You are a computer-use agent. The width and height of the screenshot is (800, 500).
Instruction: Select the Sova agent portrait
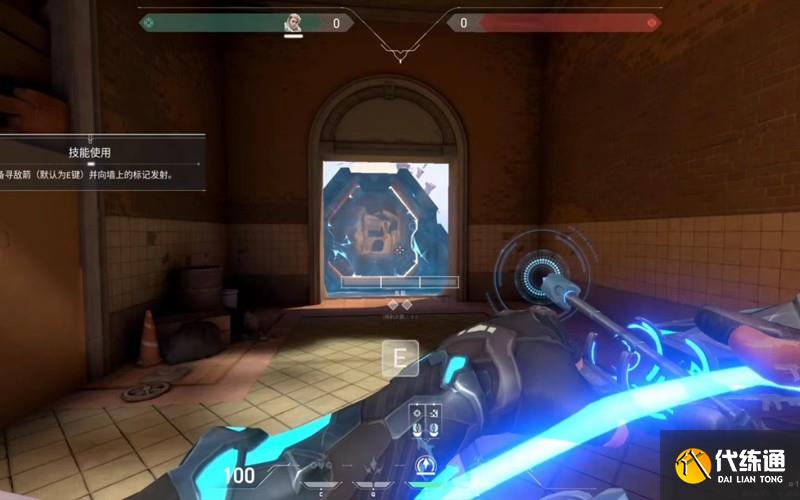click(x=293, y=22)
